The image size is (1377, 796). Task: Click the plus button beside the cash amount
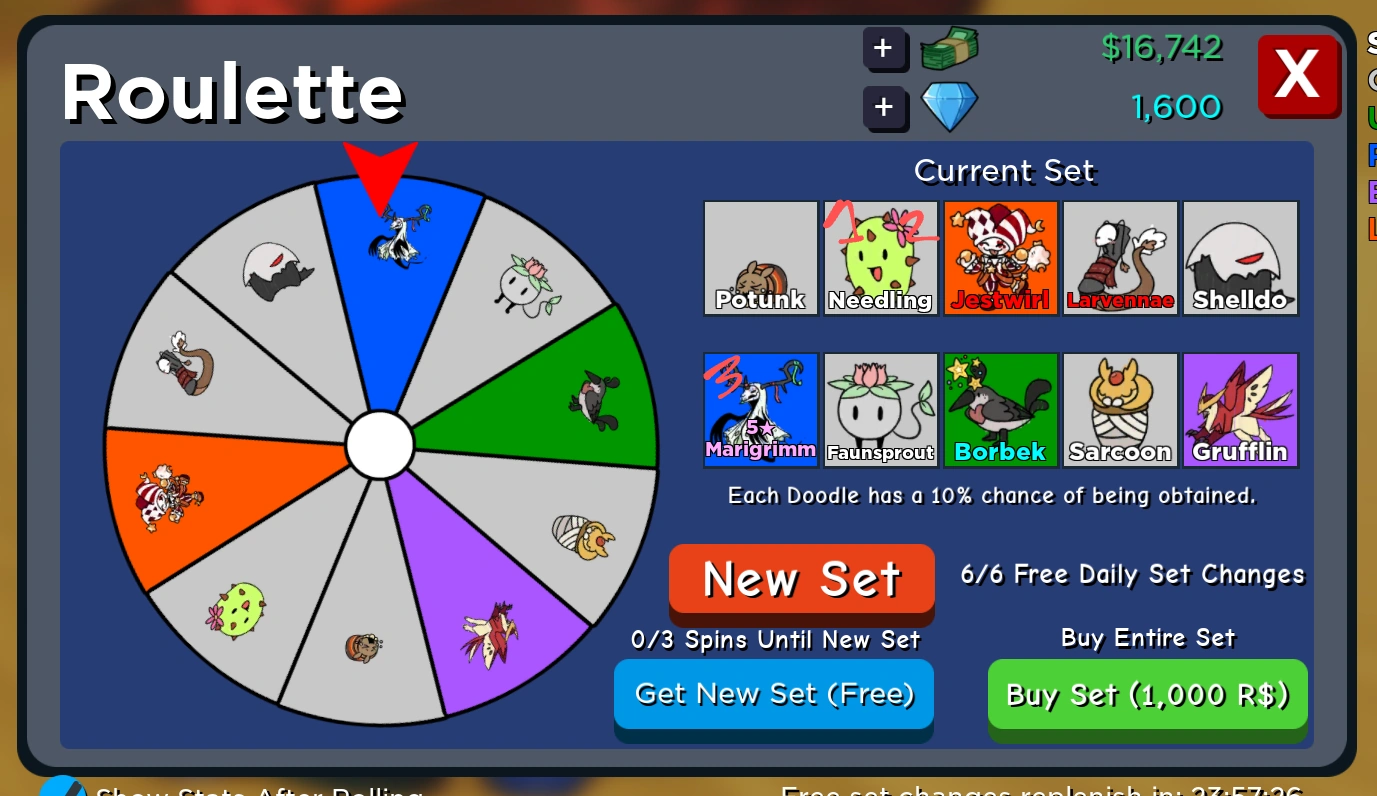(x=886, y=48)
